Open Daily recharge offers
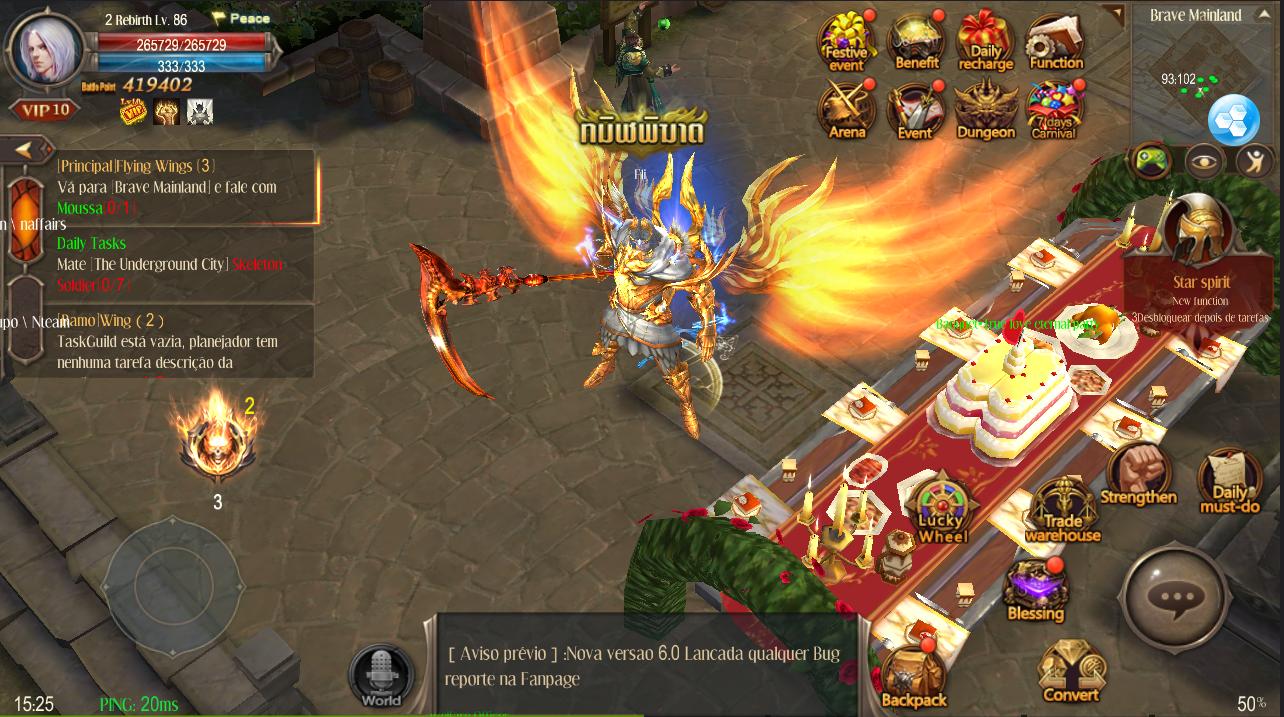Image resolution: width=1284 pixels, height=717 pixels. coord(986,42)
